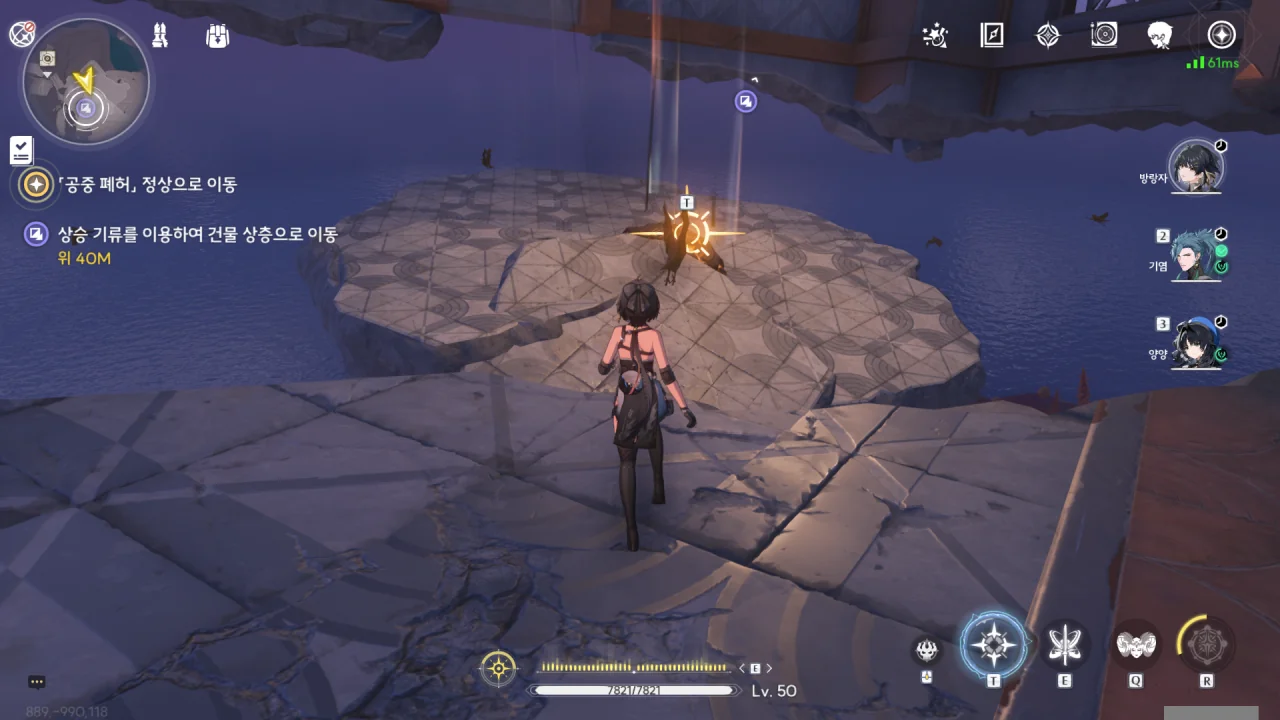
Task: Open the circled star main menu icon
Action: pyautogui.click(x=1221, y=36)
